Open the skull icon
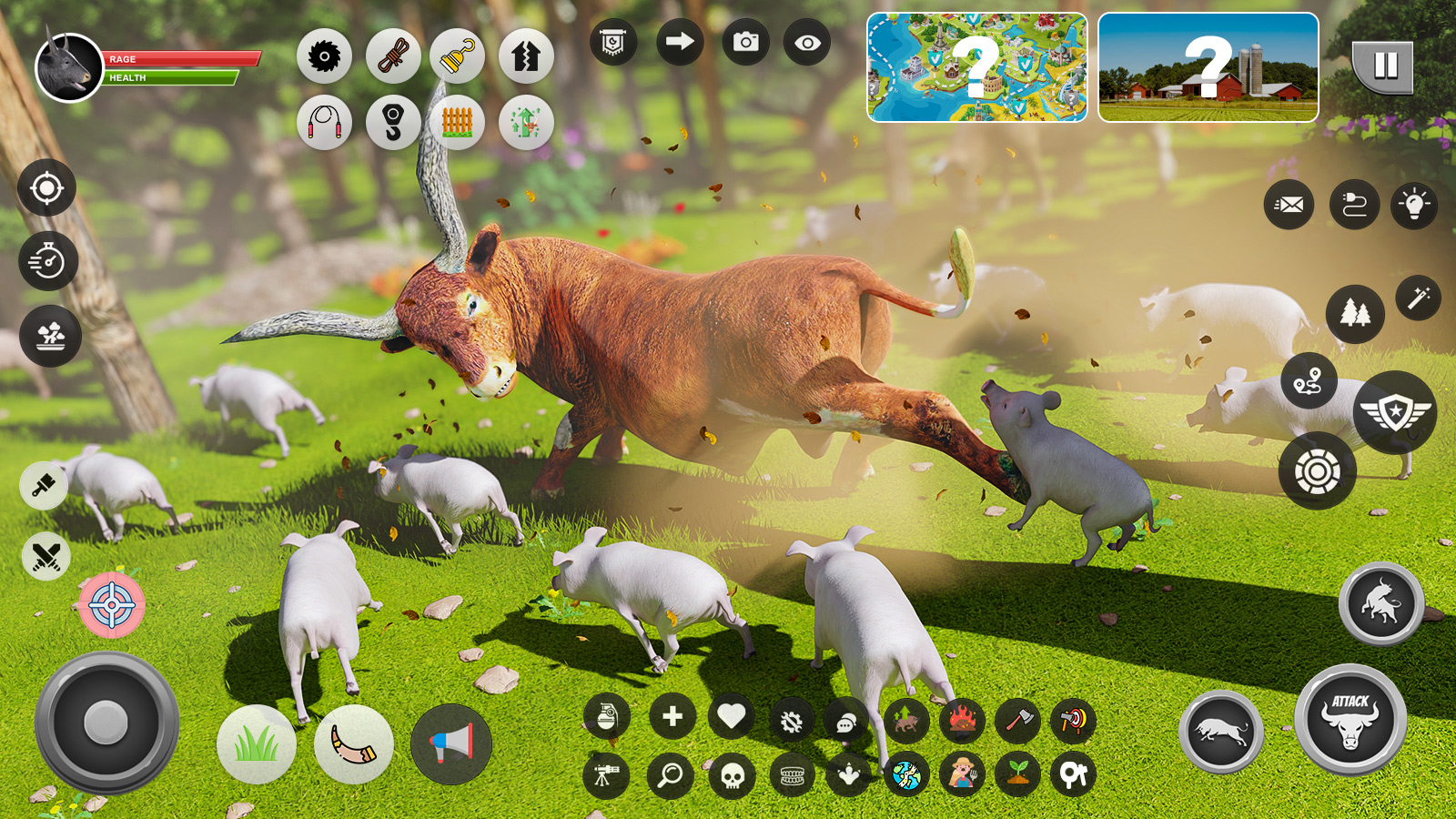This screenshot has height=819, width=1456. pos(732,775)
